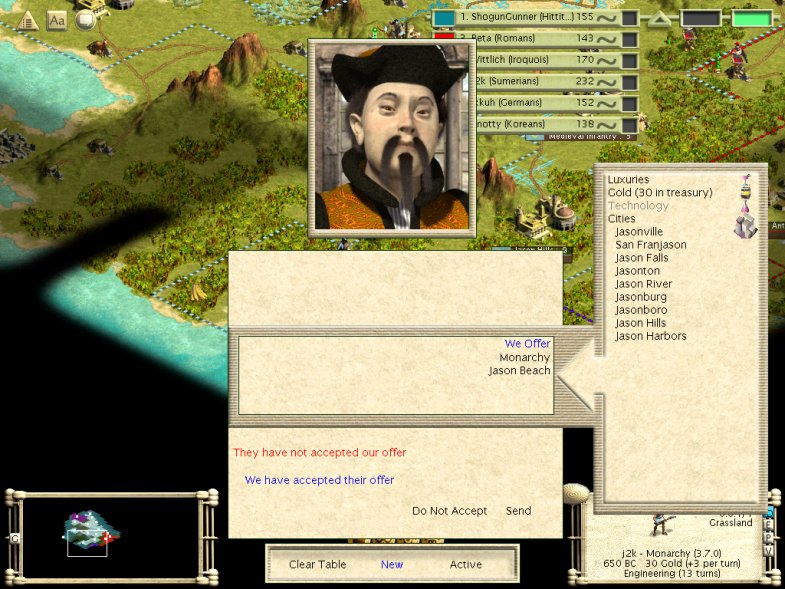
Task: Pick Jason Falls from city list
Action: [x=642, y=258]
